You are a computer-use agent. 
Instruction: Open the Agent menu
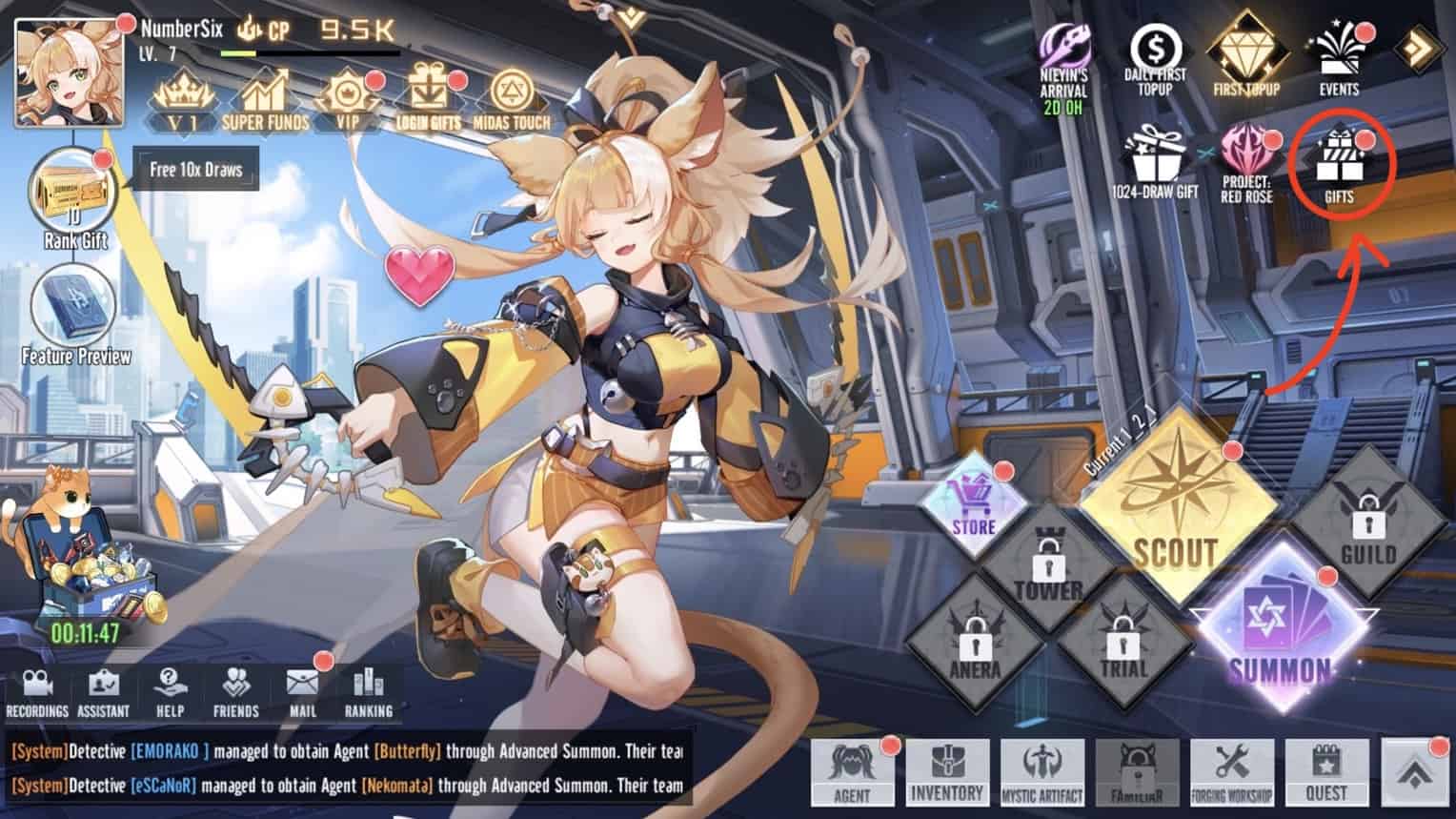(852, 770)
